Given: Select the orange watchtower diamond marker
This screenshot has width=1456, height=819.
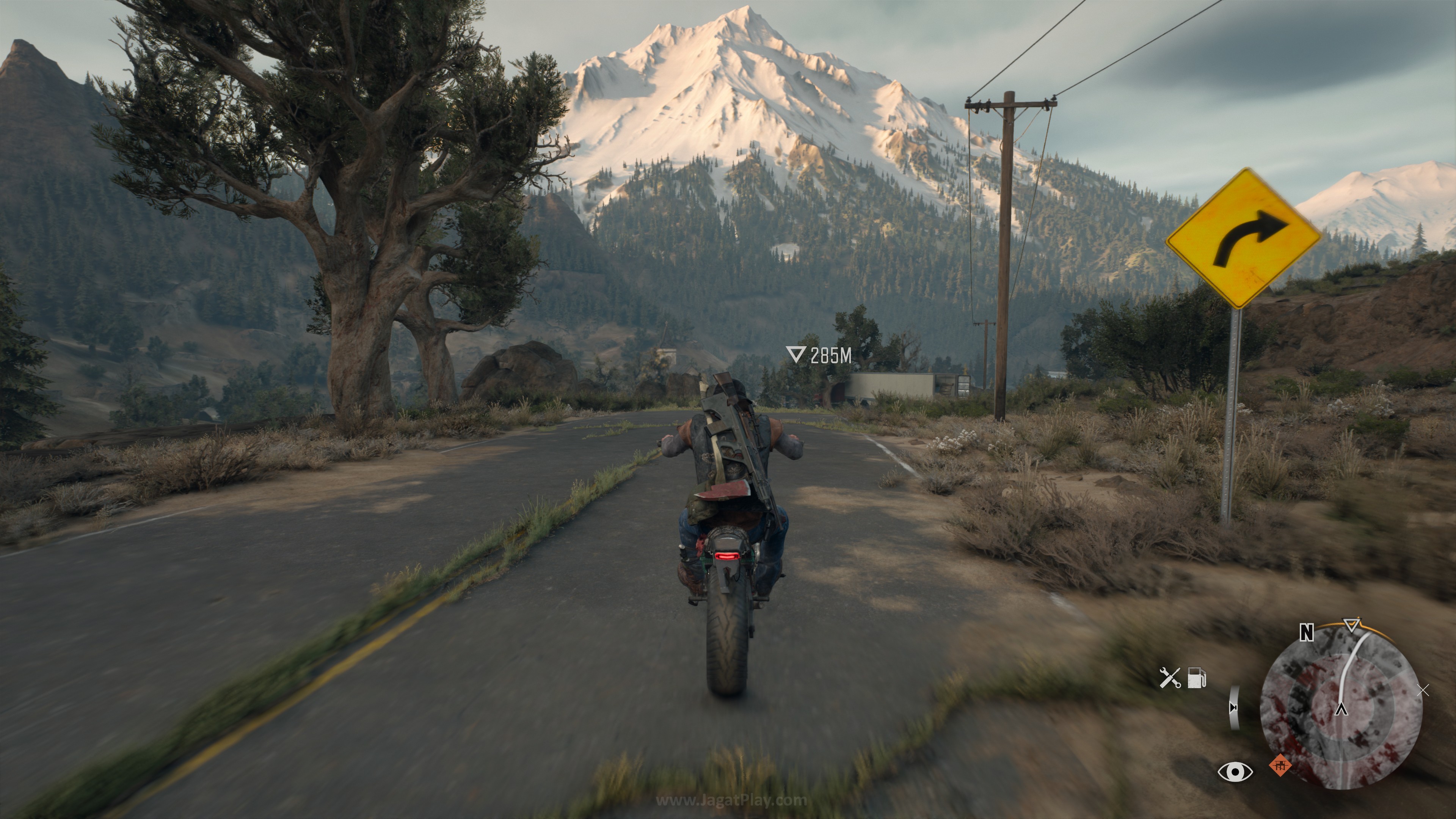Looking at the screenshot, I should tap(1280, 766).
